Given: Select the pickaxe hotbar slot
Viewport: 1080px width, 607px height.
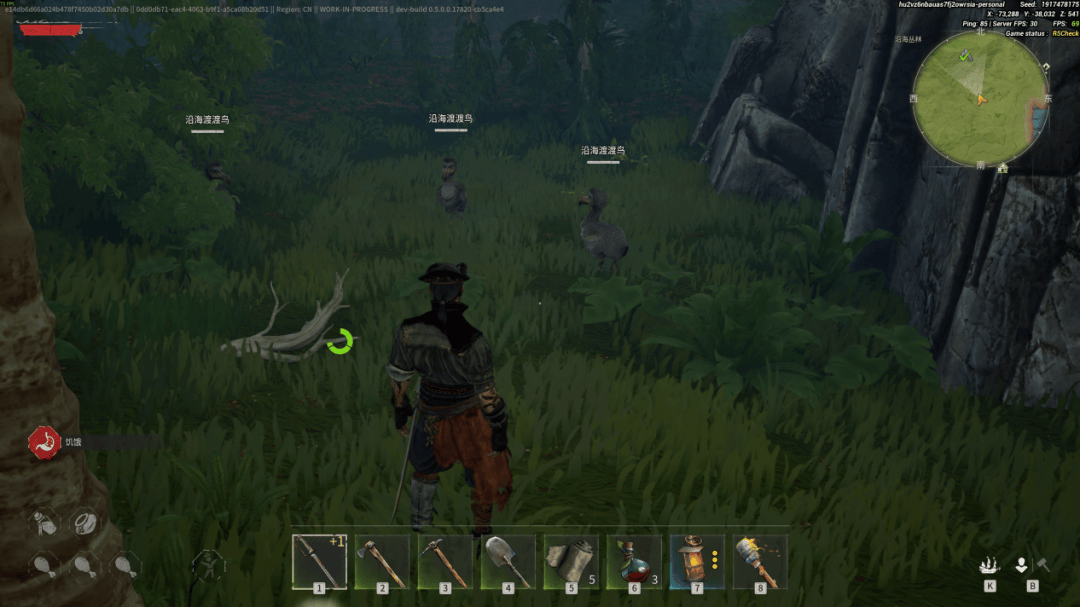Looking at the screenshot, I should tap(445, 561).
